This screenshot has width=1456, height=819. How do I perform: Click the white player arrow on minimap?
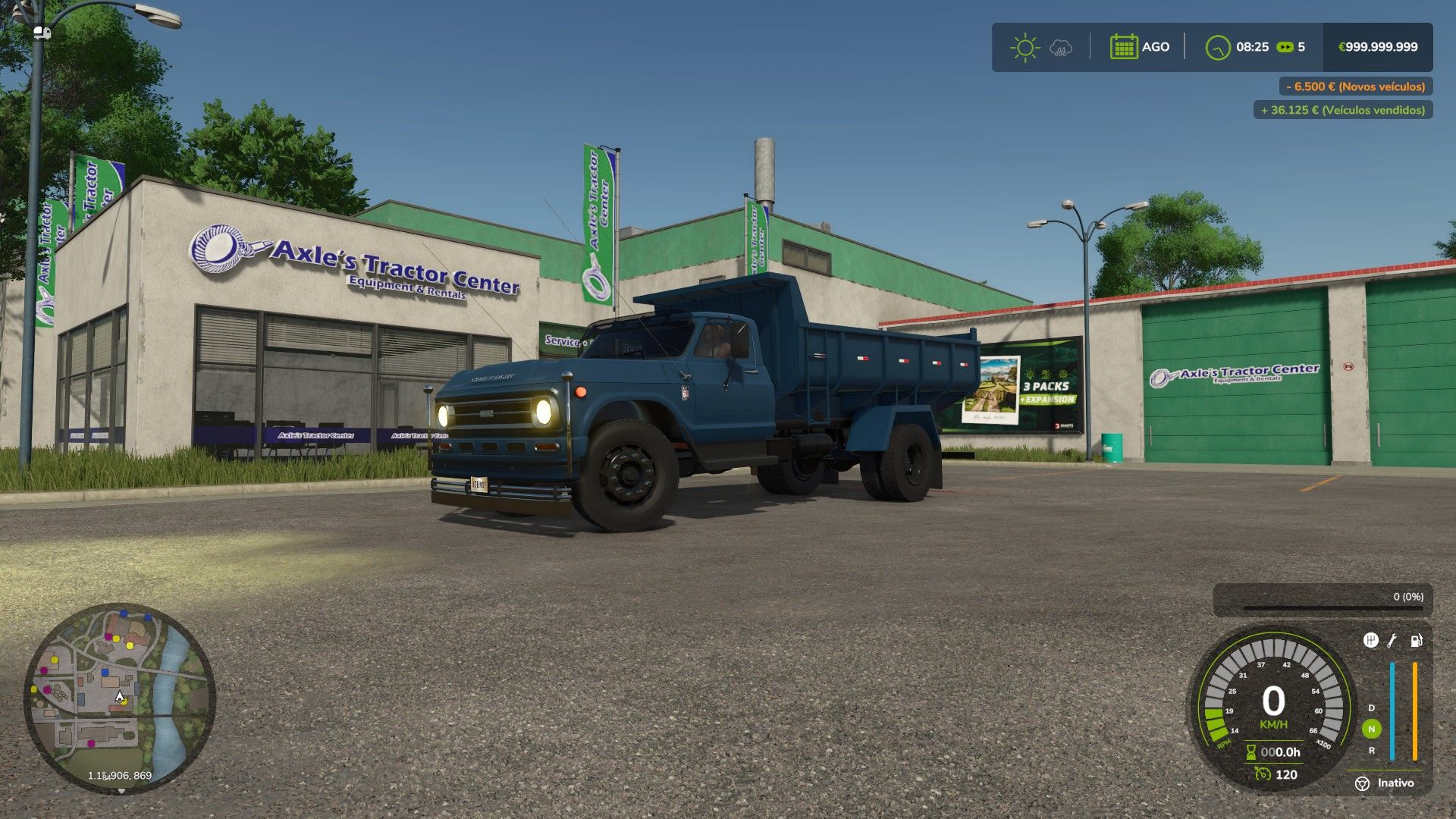119,697
